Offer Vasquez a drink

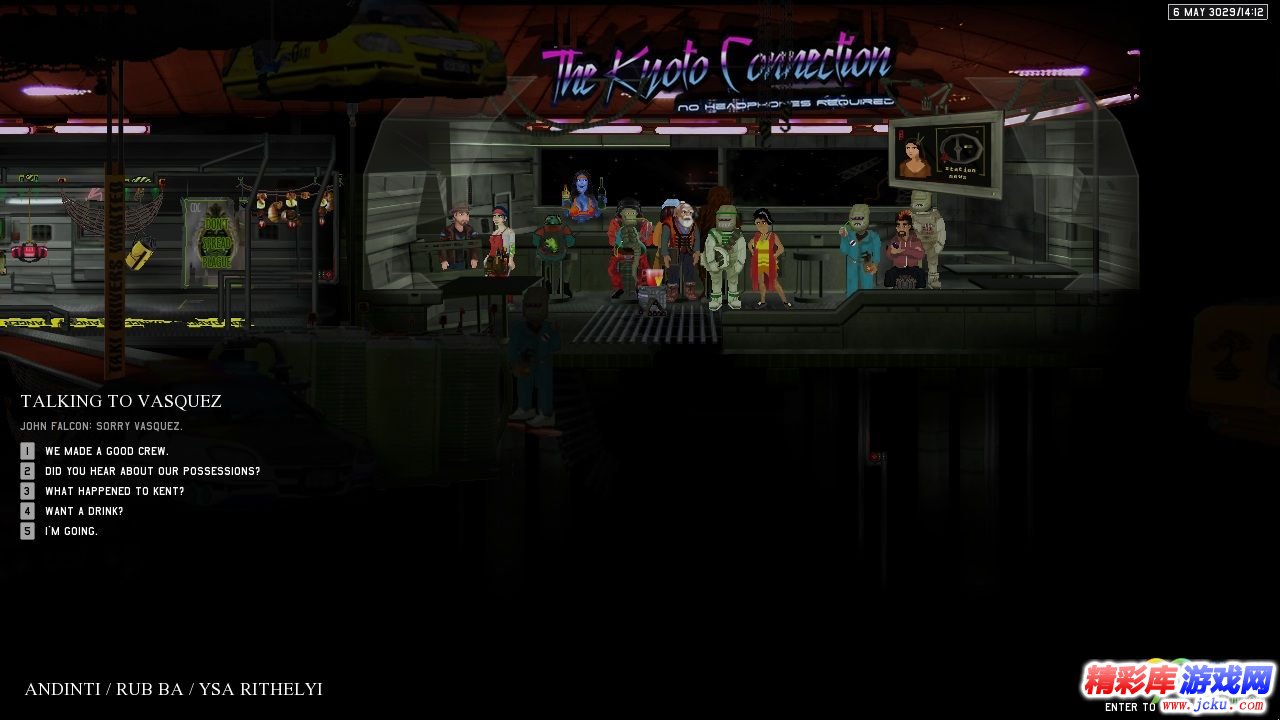tap(84, 511)
